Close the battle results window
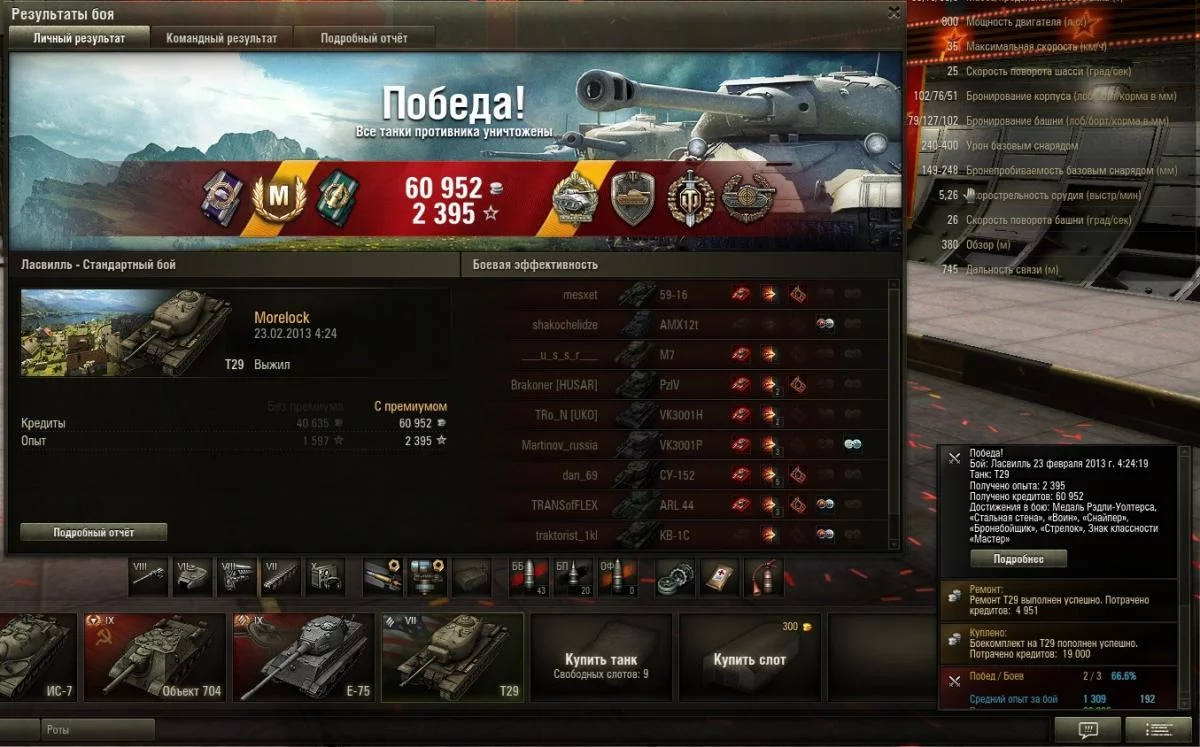The height and width of the screenshot is (747, 1200). (894, 13)
